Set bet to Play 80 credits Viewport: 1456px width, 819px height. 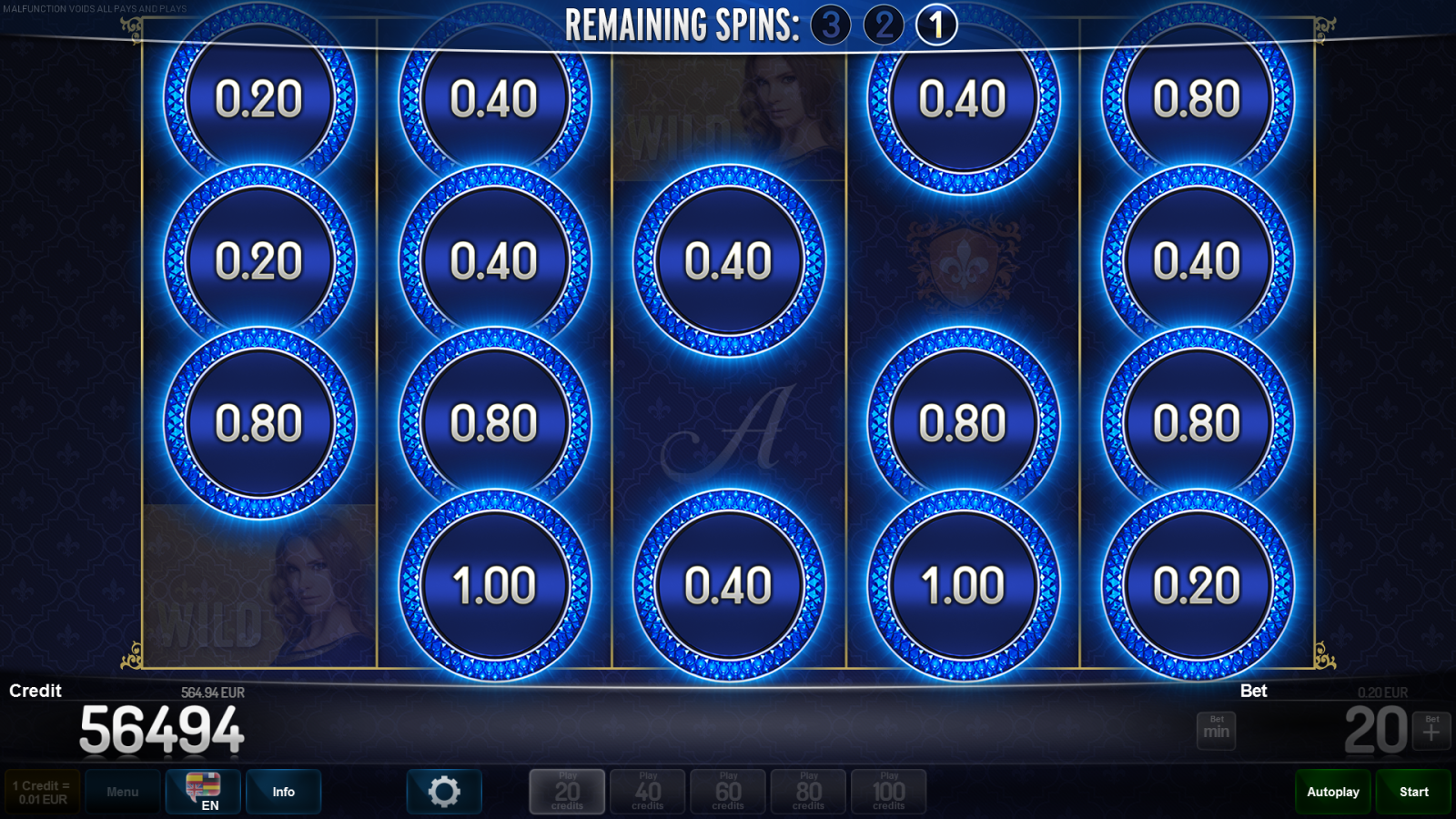(808, 792)
